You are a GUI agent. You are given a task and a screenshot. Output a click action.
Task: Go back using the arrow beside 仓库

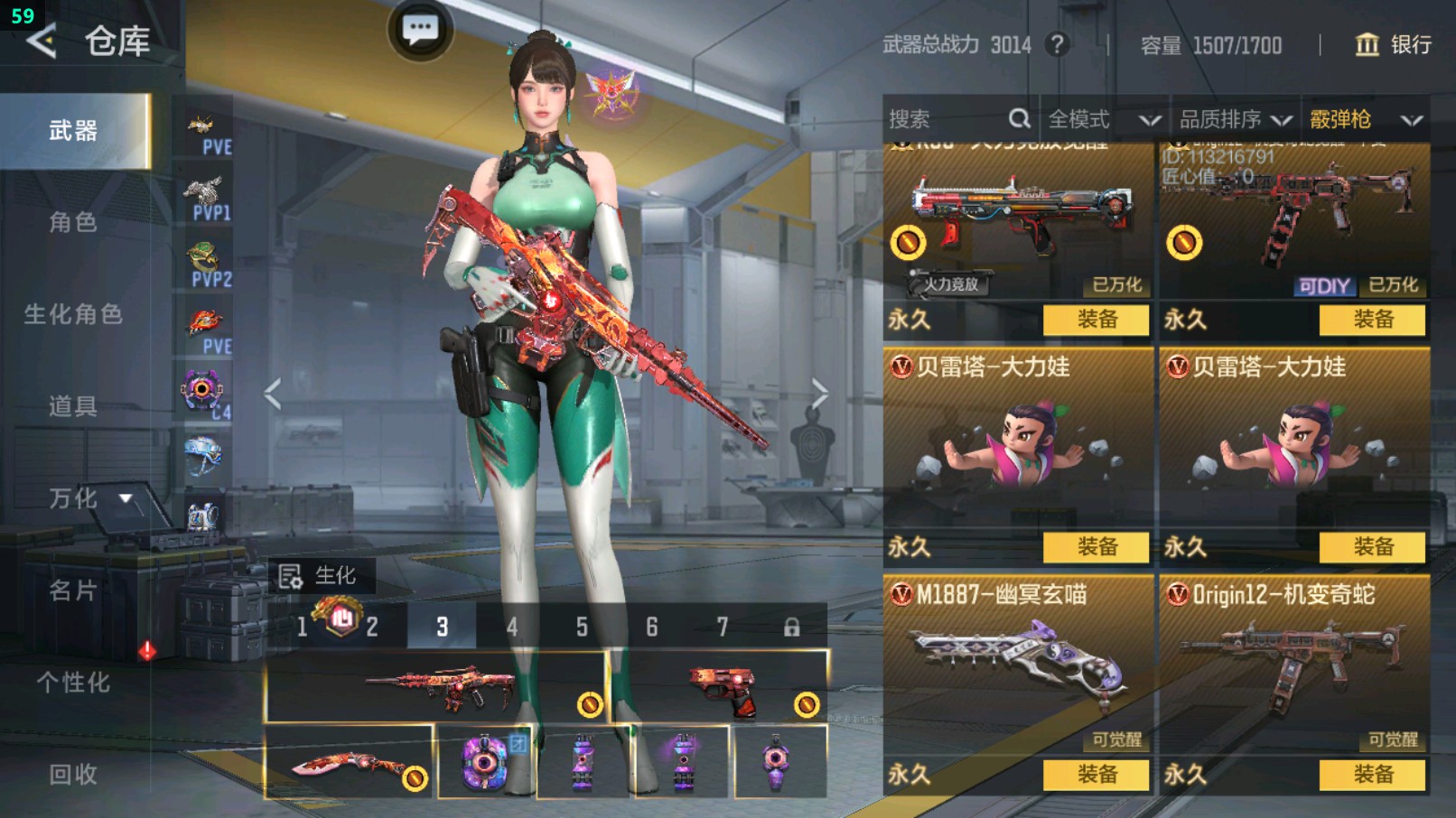tap(42, 41)
